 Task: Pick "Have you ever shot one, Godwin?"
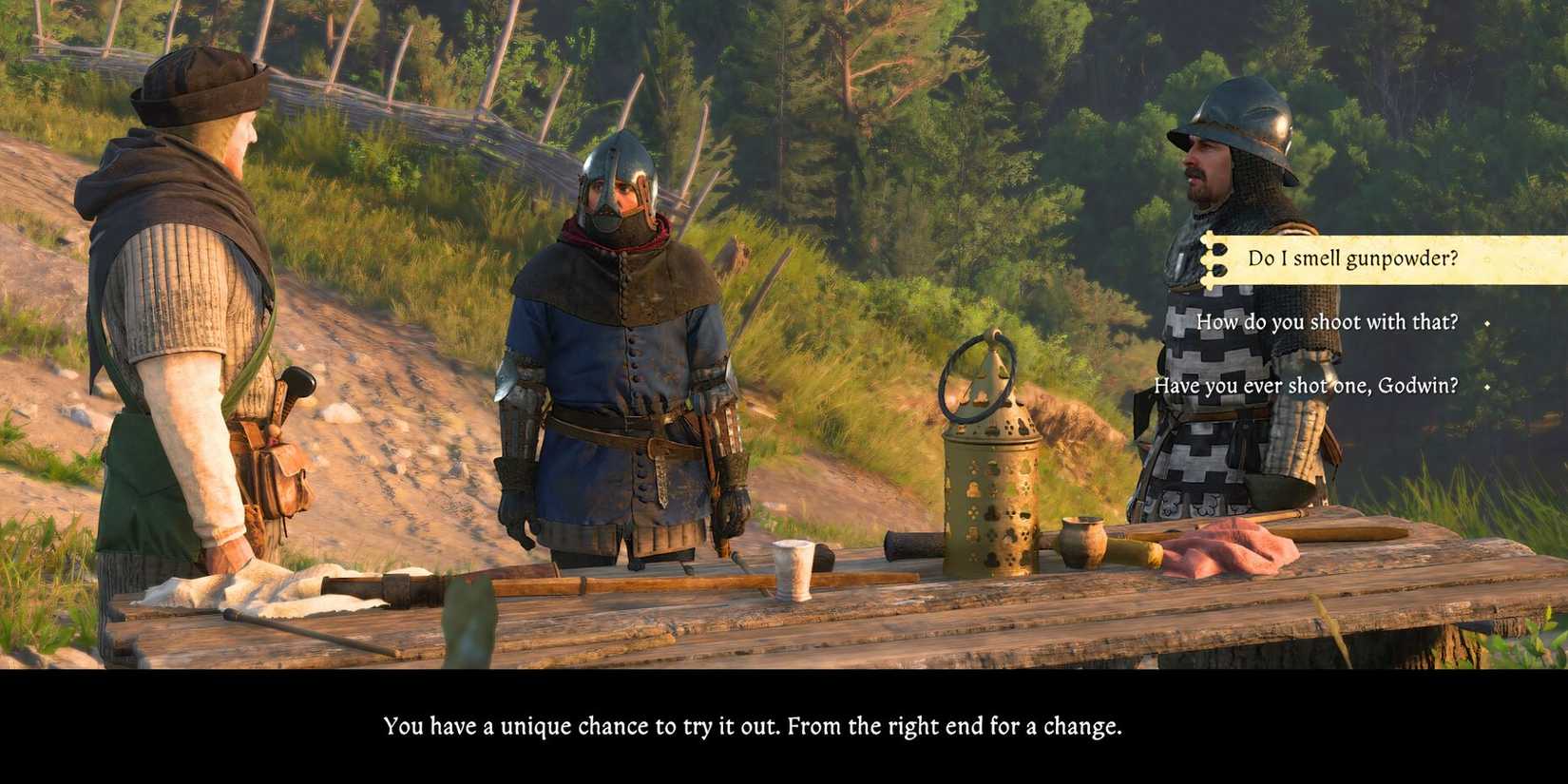(1307, 386)
